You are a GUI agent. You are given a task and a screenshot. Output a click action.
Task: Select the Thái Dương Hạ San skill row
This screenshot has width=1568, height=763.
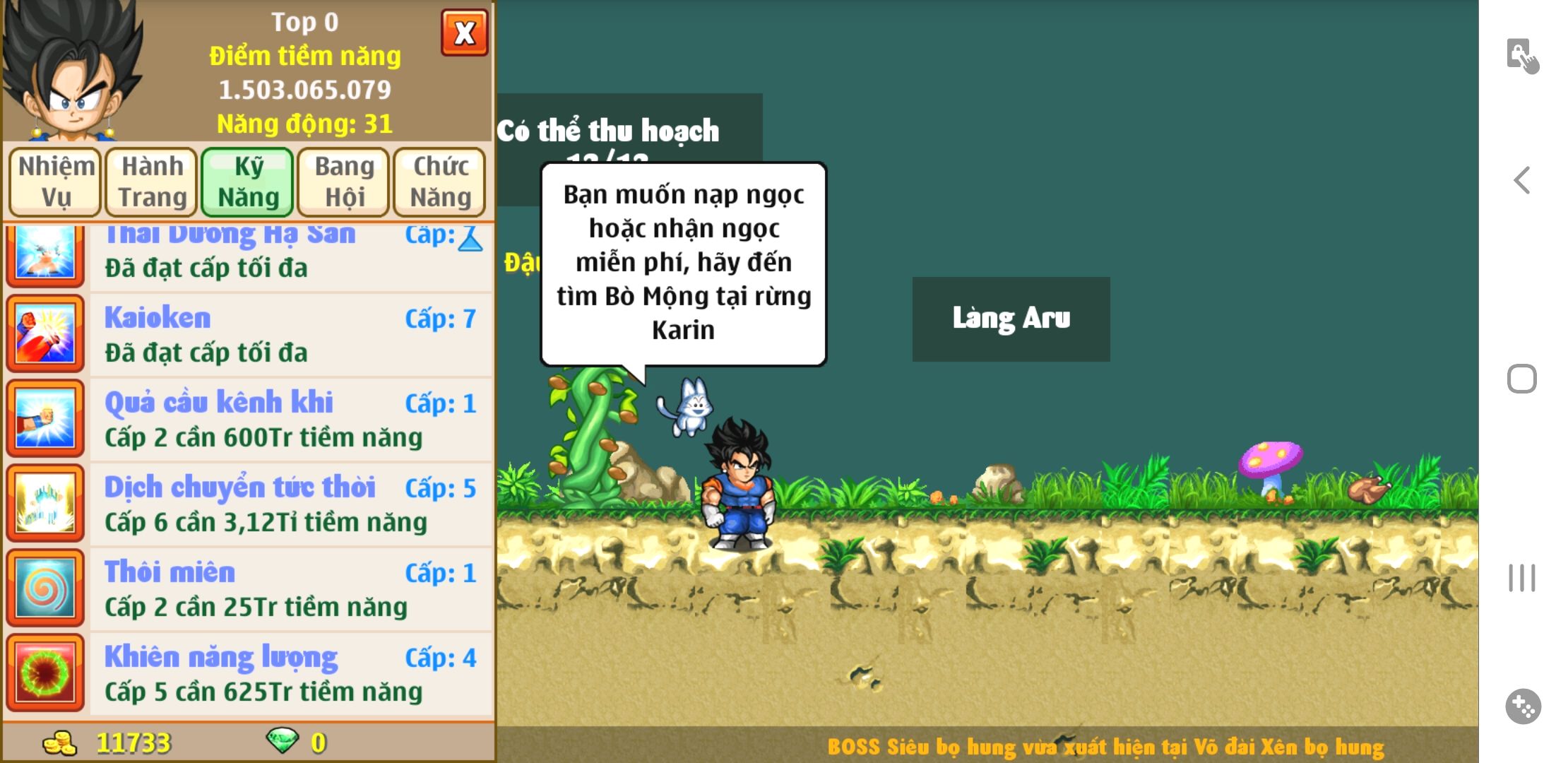click(x=290, y=256)
